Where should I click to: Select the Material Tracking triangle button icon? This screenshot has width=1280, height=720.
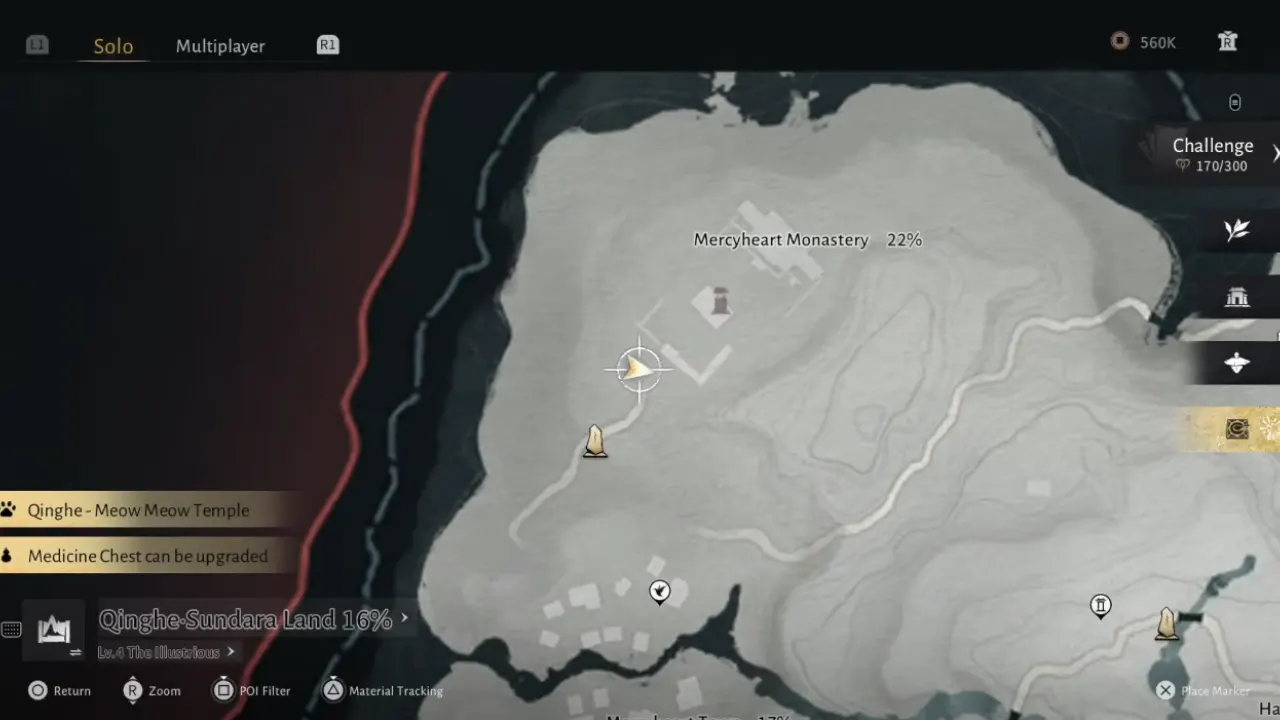[x=333, y=690]
